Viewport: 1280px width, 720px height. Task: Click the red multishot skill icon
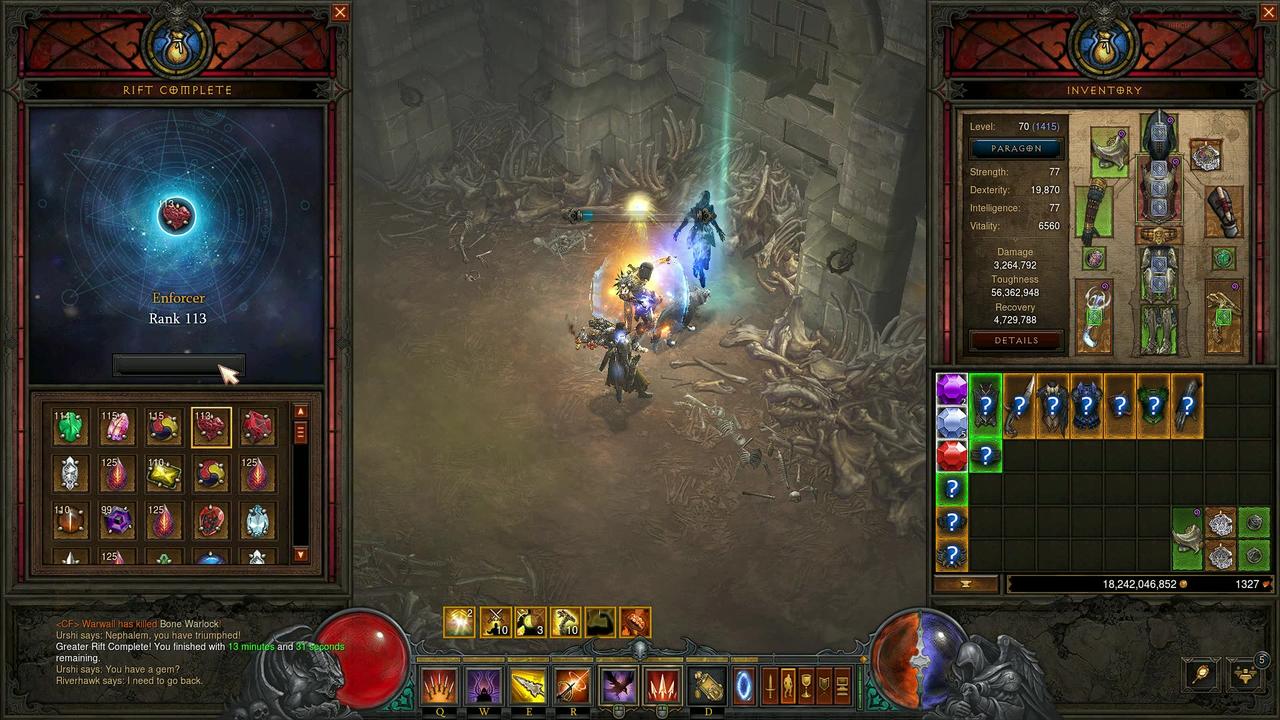tap(662, 684)
